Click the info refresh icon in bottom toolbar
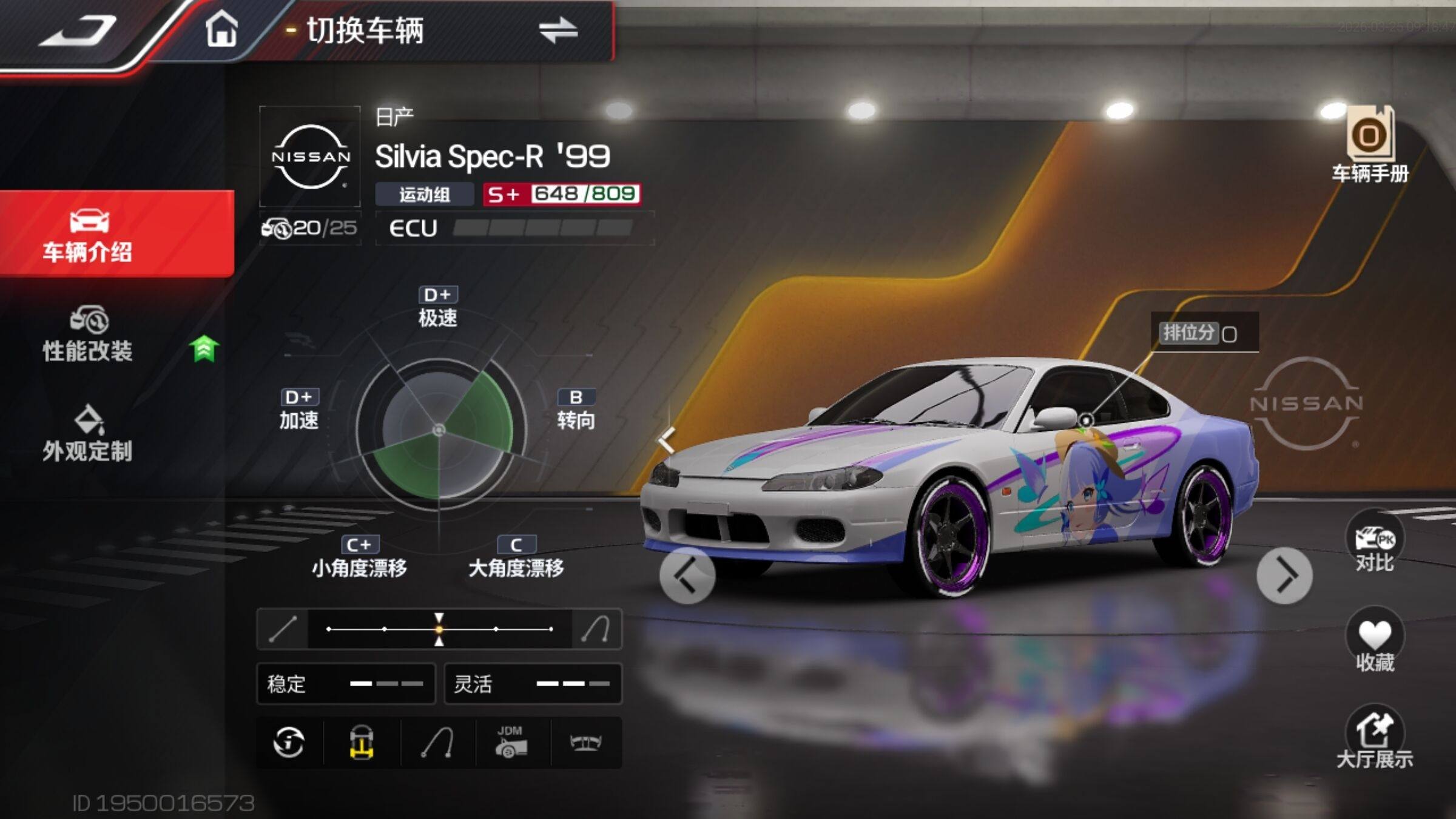The image size is (1456, 819). [289, 743]
